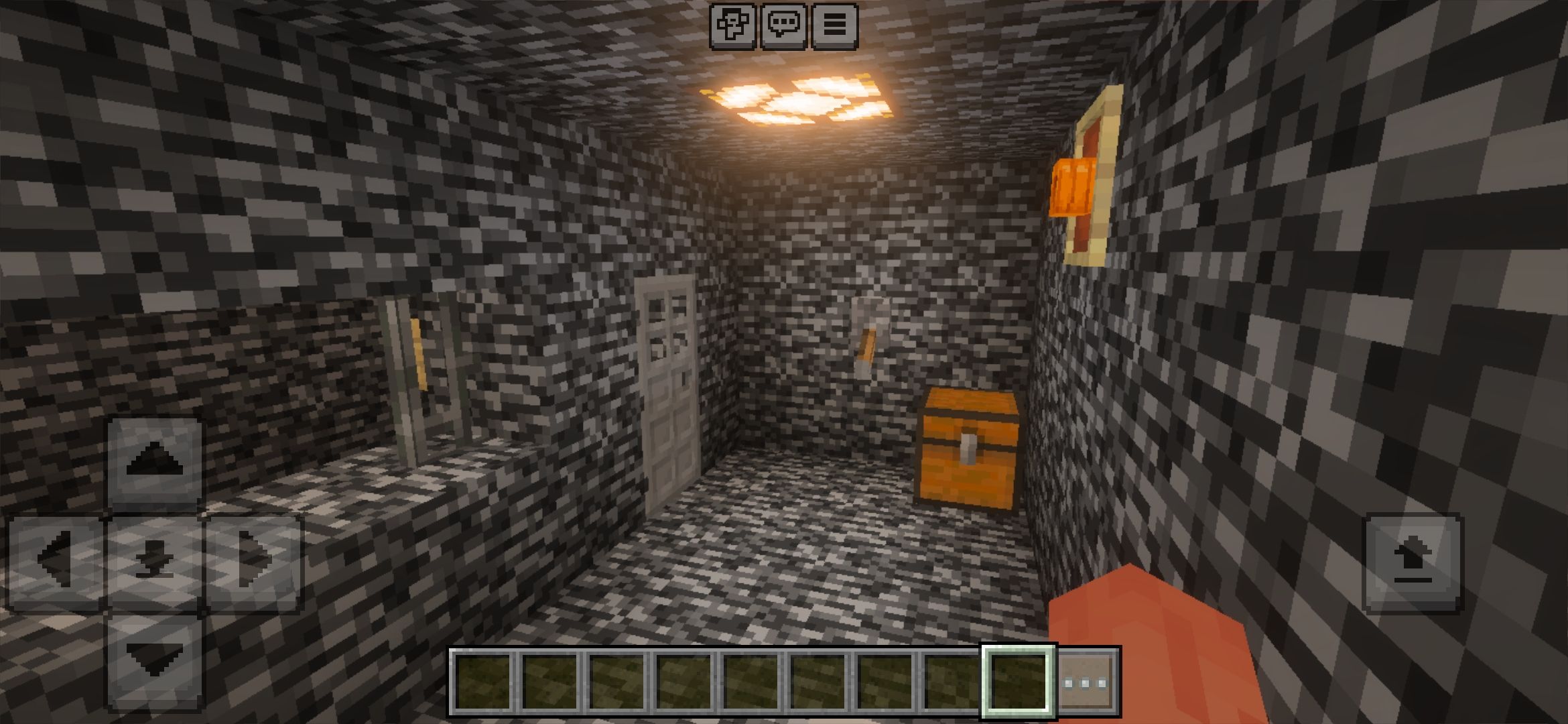
Task: Open the chat speech bubble button
Action: click(783, 26)
